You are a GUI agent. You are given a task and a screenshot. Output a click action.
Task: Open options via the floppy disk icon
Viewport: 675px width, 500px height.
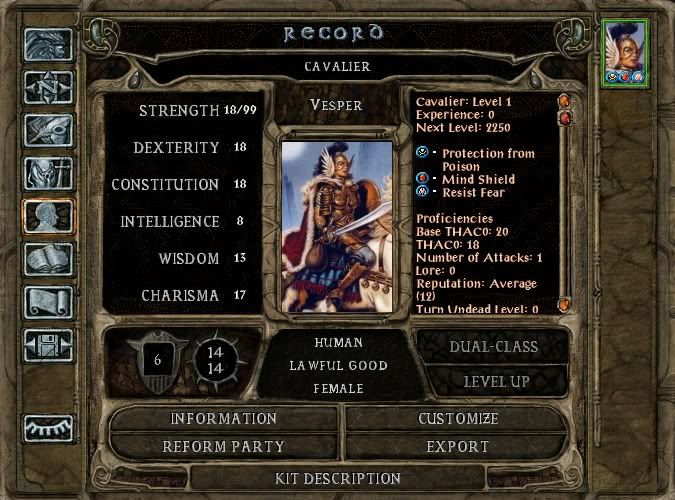coord(48,345)
